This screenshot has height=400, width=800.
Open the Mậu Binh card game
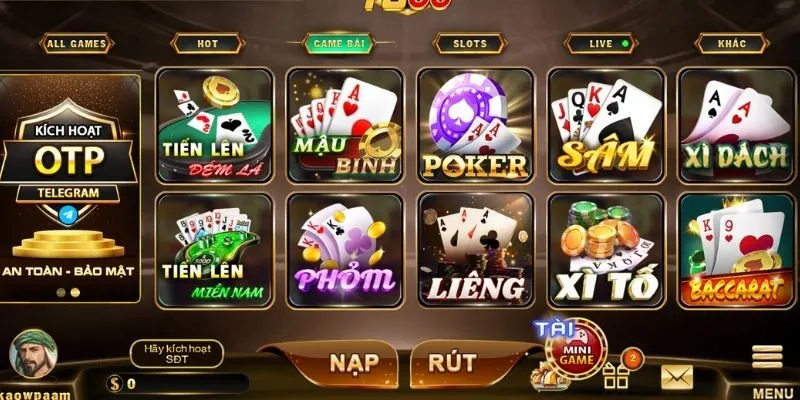tap(344, 126)
